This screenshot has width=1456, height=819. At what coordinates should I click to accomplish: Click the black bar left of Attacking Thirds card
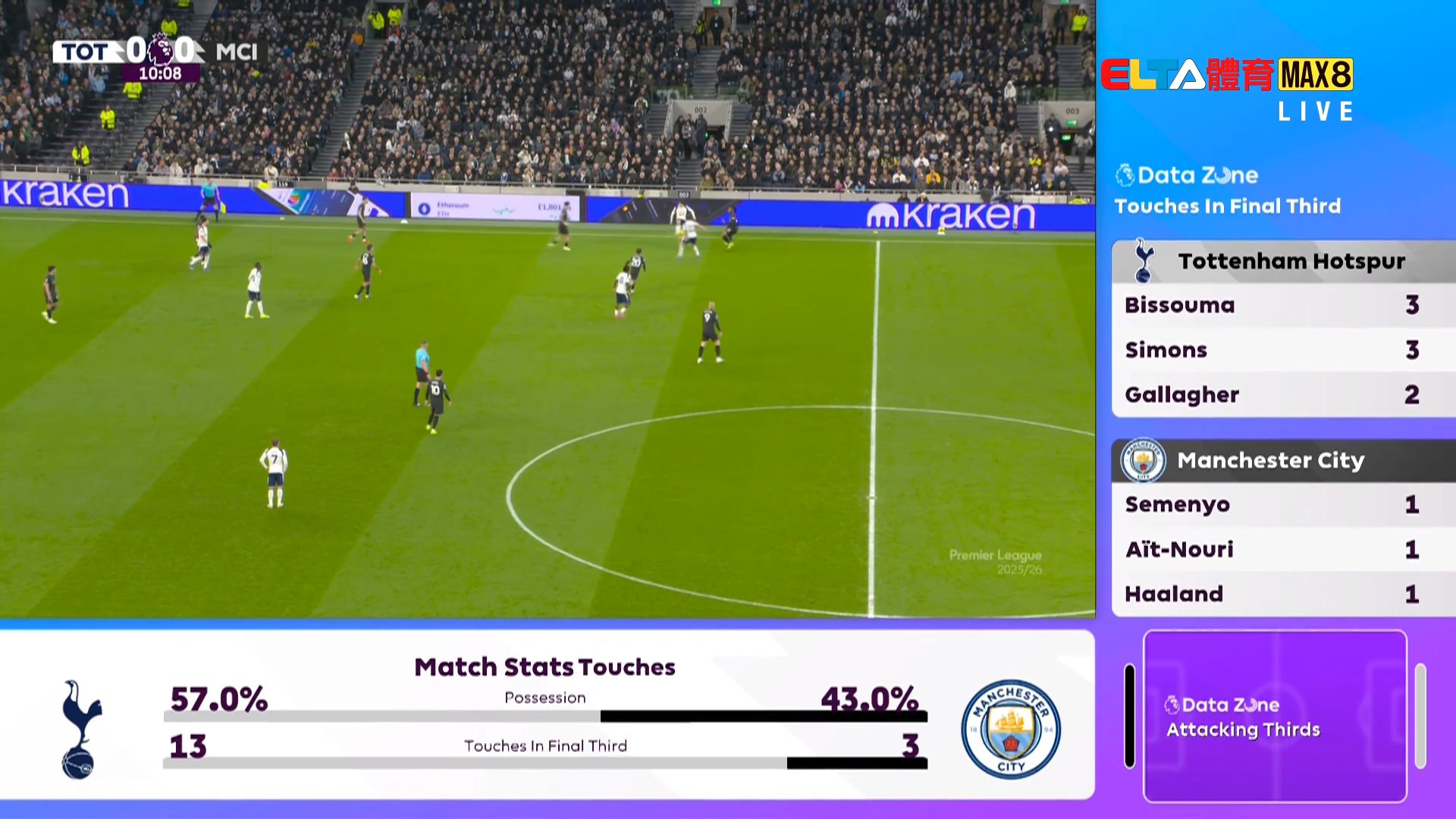tap(1130, 716)
